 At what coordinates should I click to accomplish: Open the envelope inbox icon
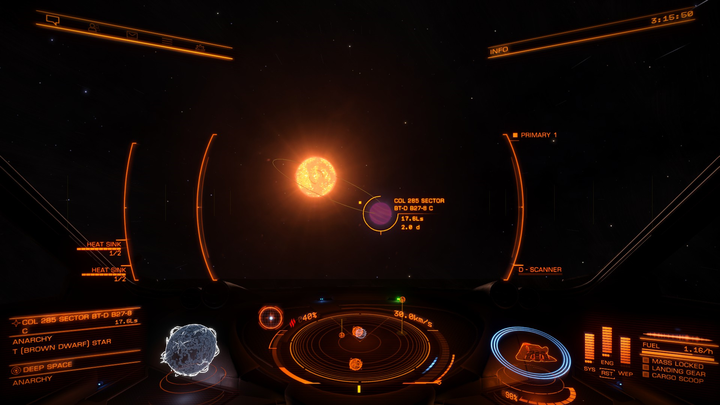(x=131, y=34)
